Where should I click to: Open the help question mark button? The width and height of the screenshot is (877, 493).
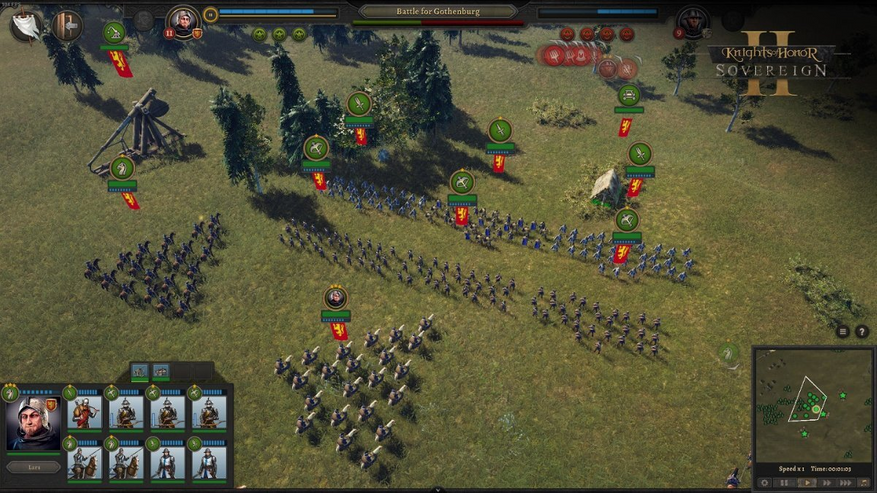click(x=861, y=332)
